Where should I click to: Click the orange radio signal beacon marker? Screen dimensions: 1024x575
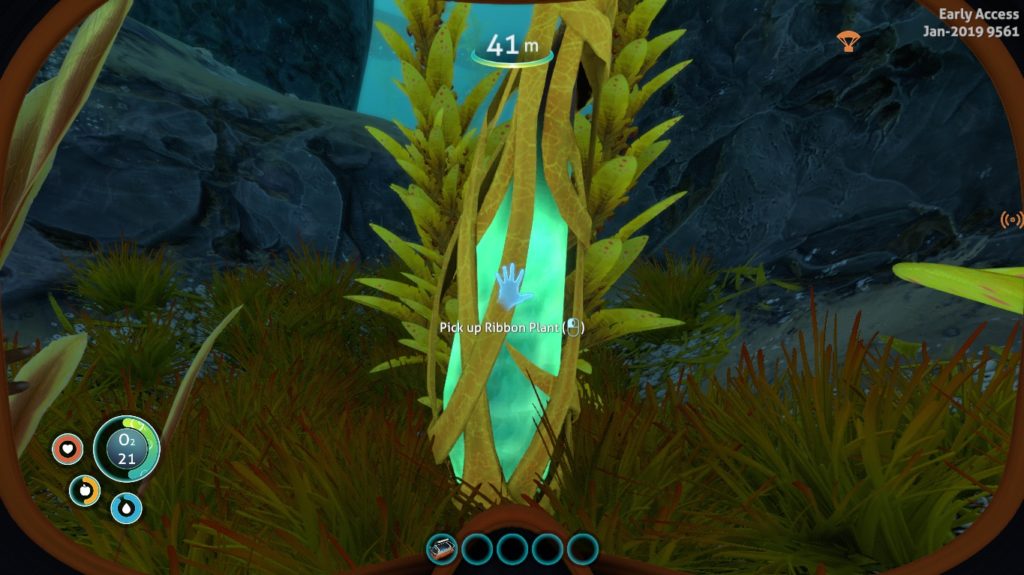(1011, 220)
